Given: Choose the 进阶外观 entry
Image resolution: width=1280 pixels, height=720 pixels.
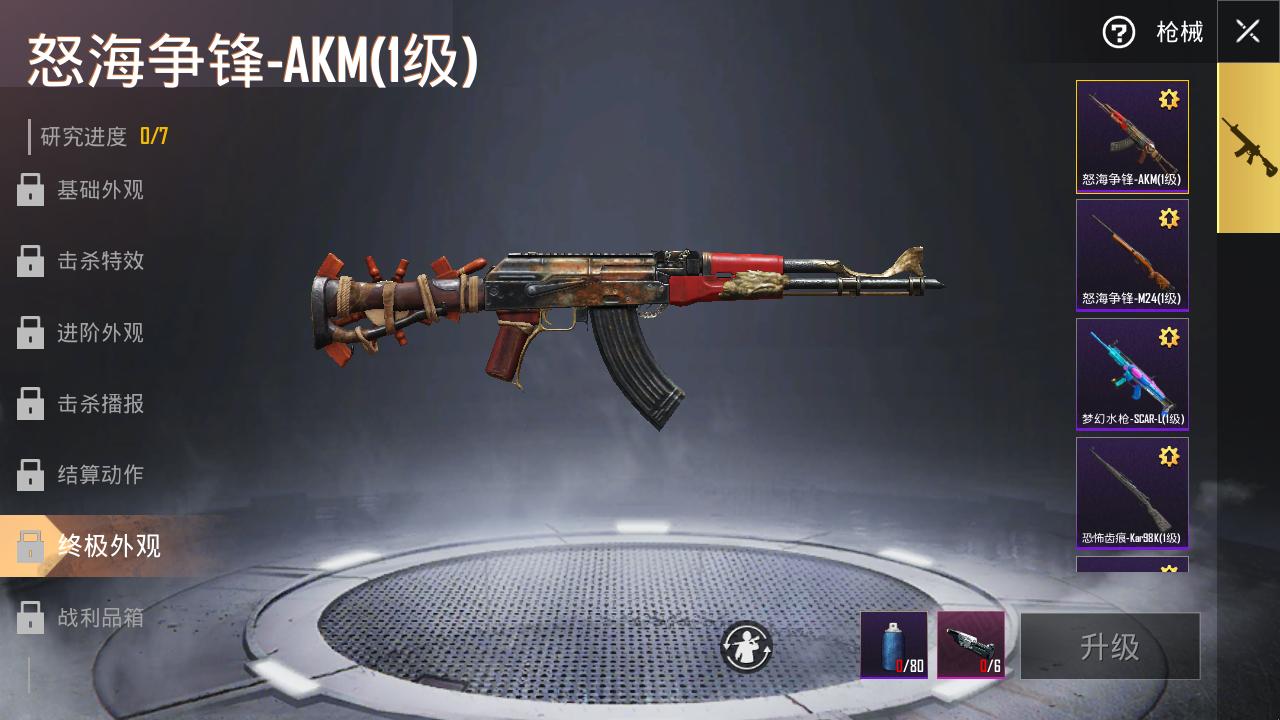Looking at the screenshot, I should (99, 333).
